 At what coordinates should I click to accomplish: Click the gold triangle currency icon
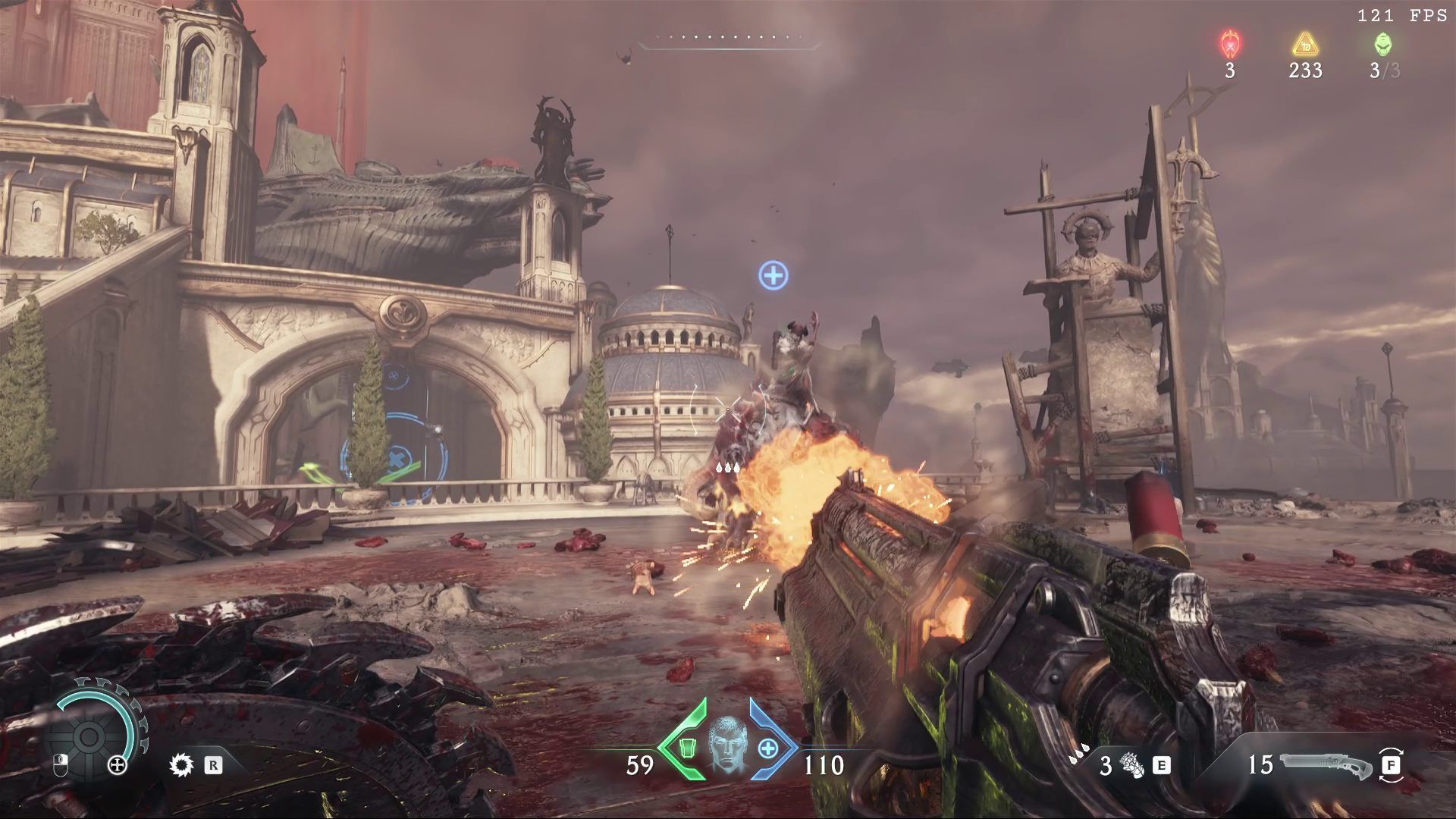coord(1305,45)
